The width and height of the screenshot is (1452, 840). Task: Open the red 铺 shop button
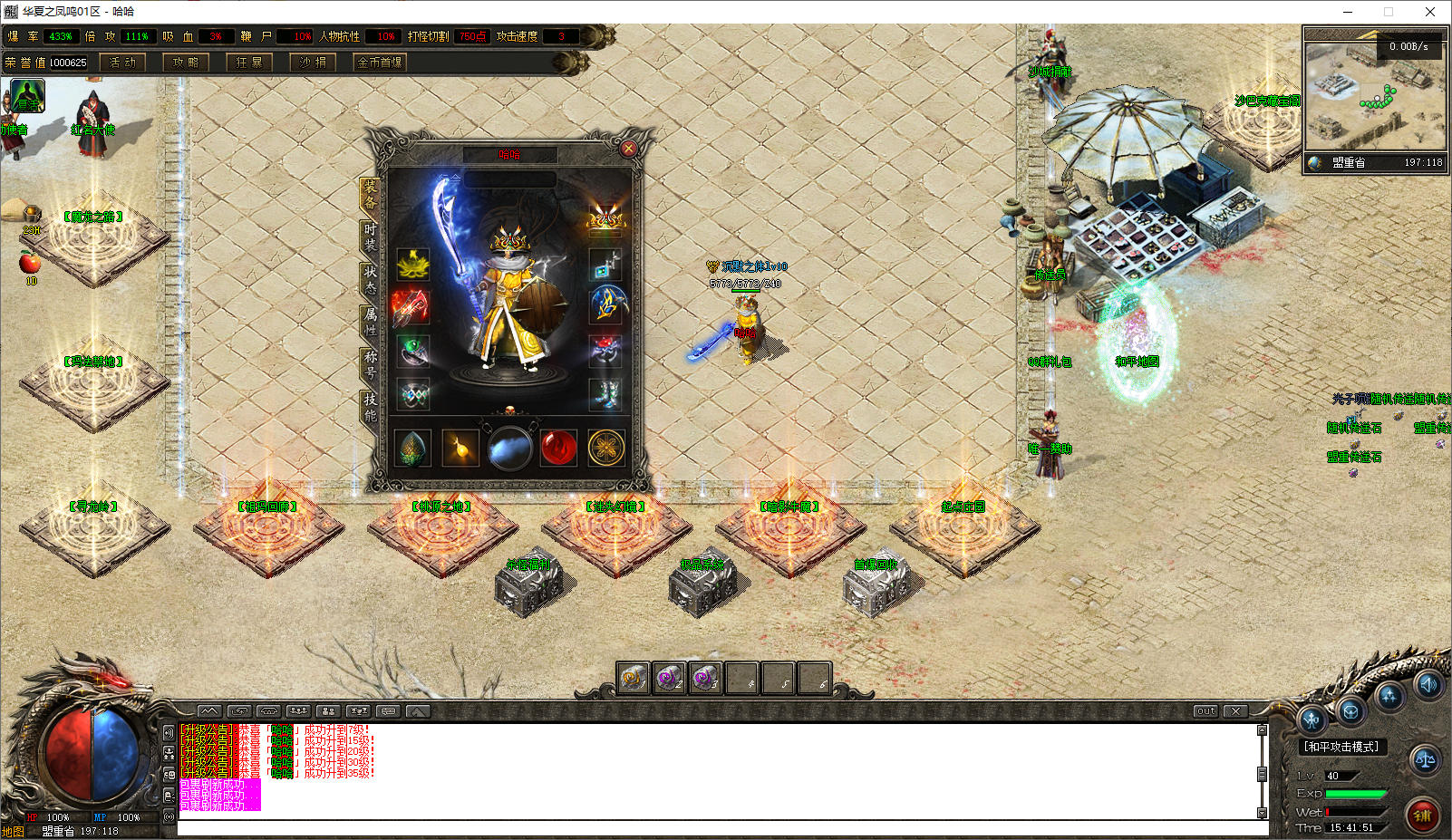click(1423, 816)
